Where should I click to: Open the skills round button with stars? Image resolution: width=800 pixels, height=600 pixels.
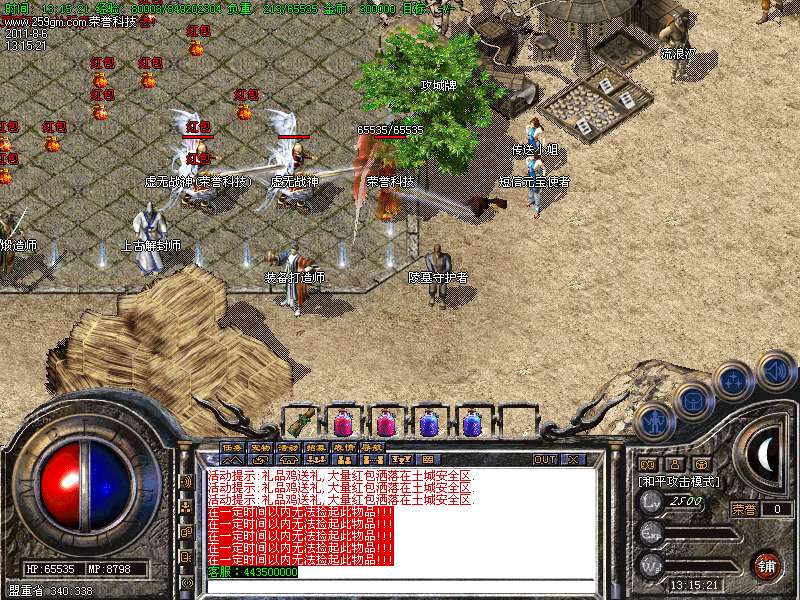point(733,381)
